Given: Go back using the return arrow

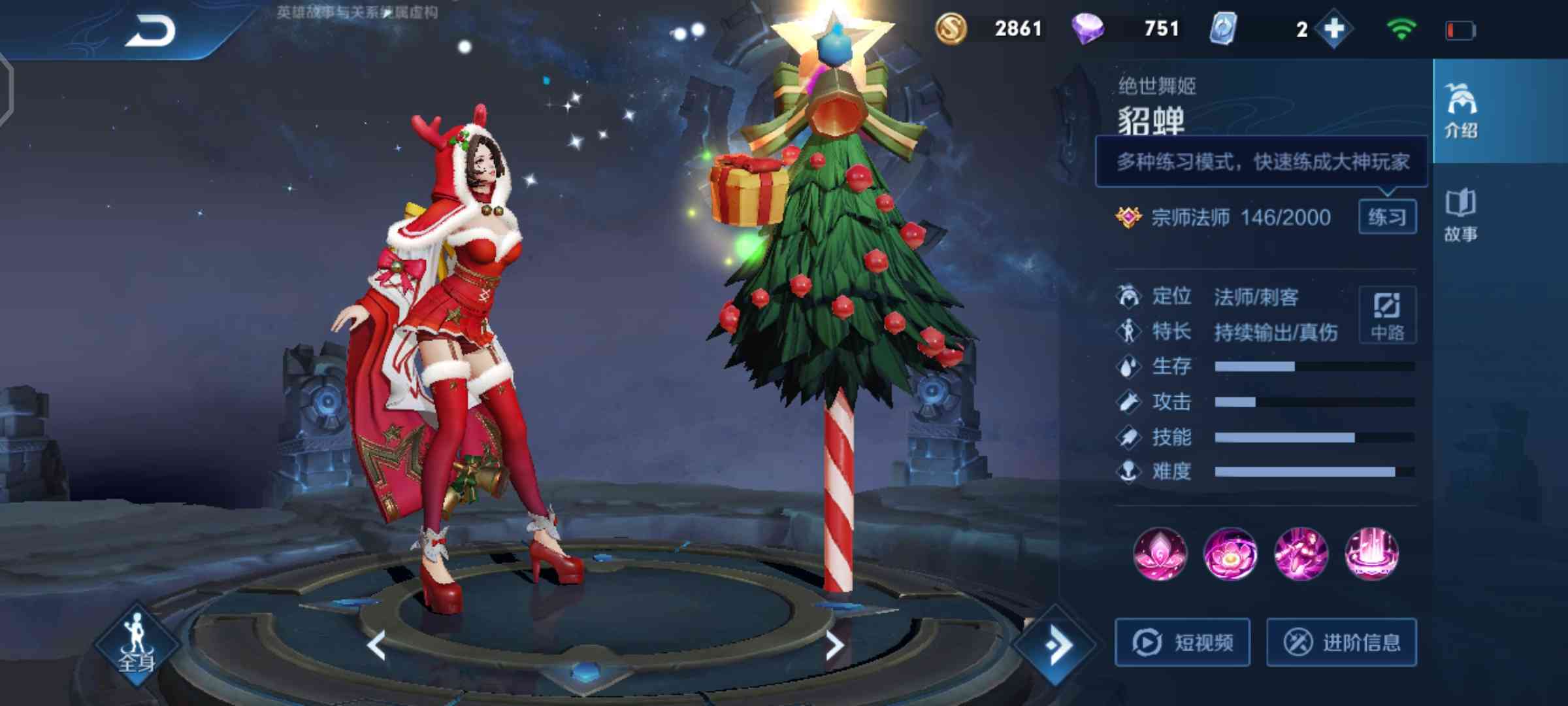Looking at the screenshot, I should click(x=150, y=31).
